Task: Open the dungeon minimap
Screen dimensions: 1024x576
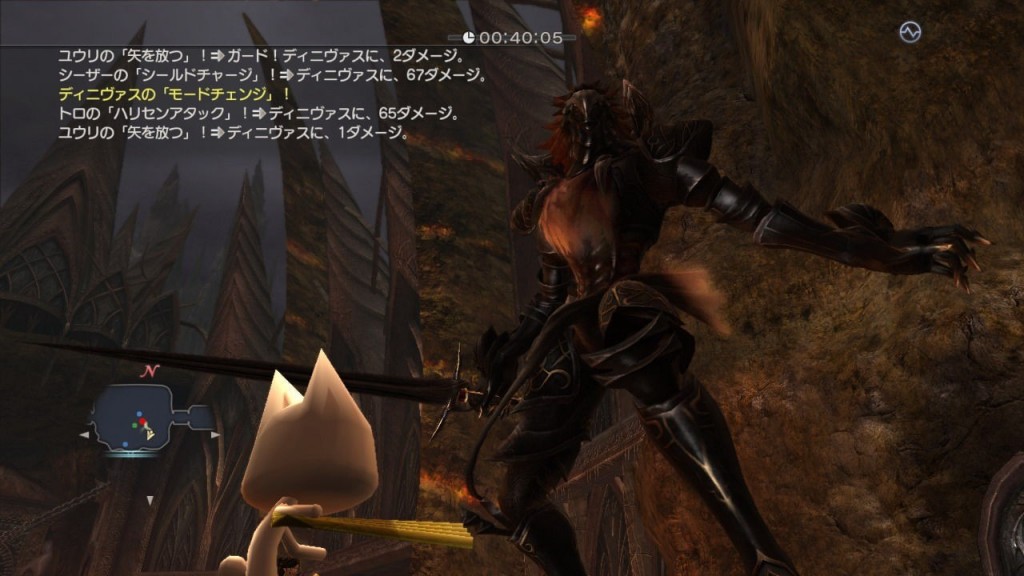Action: click(148, 421)
